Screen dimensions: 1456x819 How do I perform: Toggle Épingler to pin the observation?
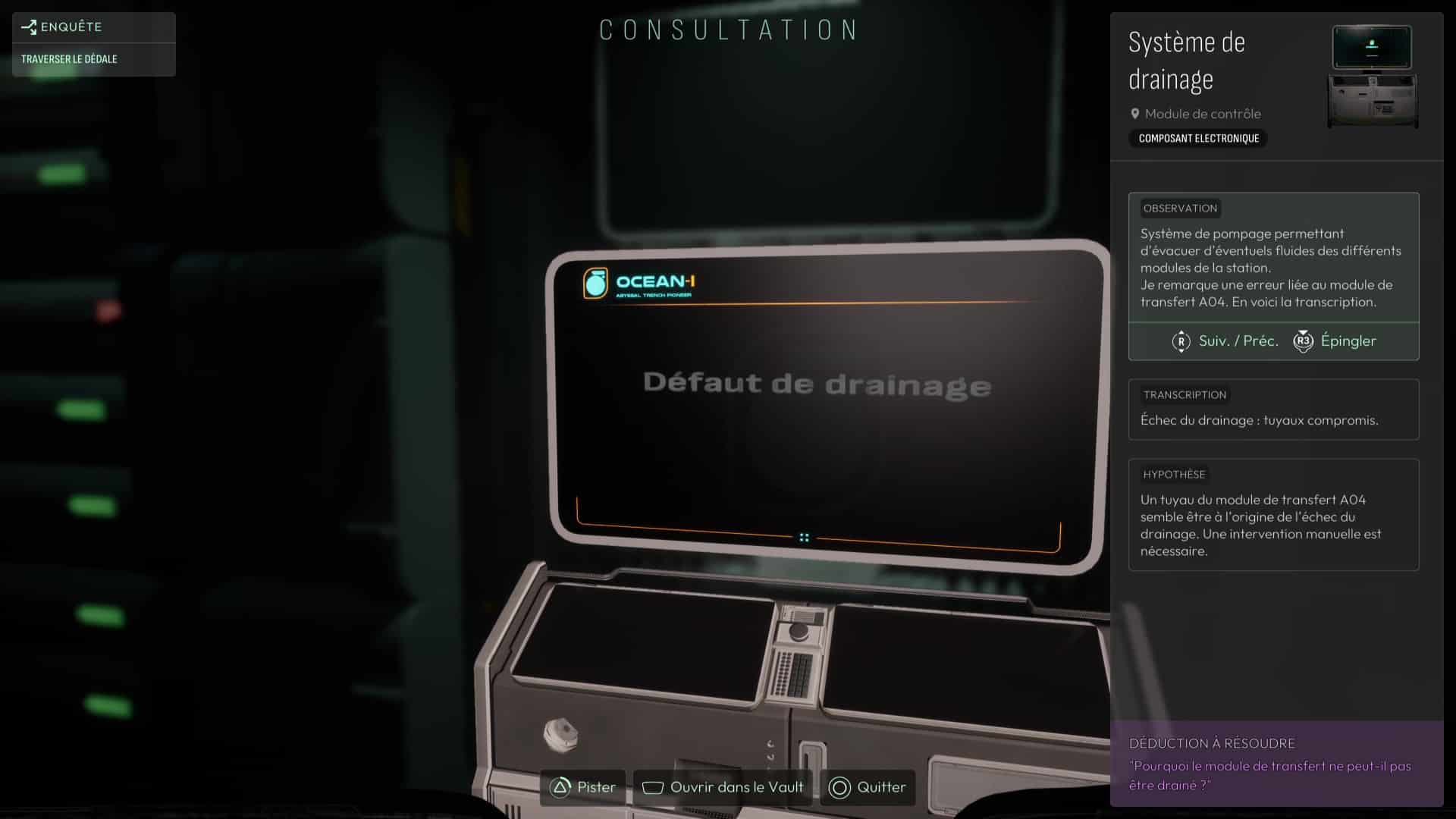click(x=1347, y=341)
